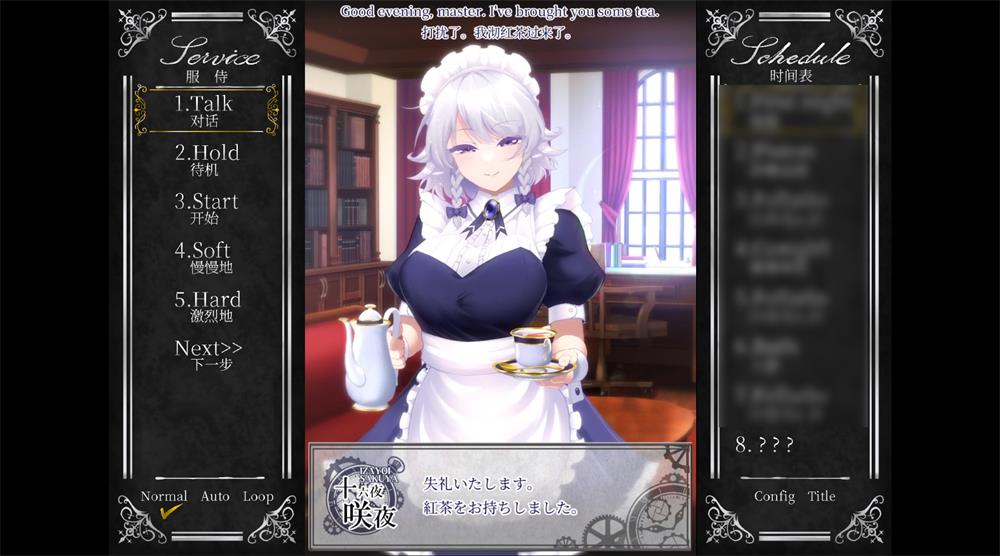Switch to Normal playback mode
Image resolution: width=1000 pixels, height=556 pixels.
pyautogui.click(x=164, y=497)
